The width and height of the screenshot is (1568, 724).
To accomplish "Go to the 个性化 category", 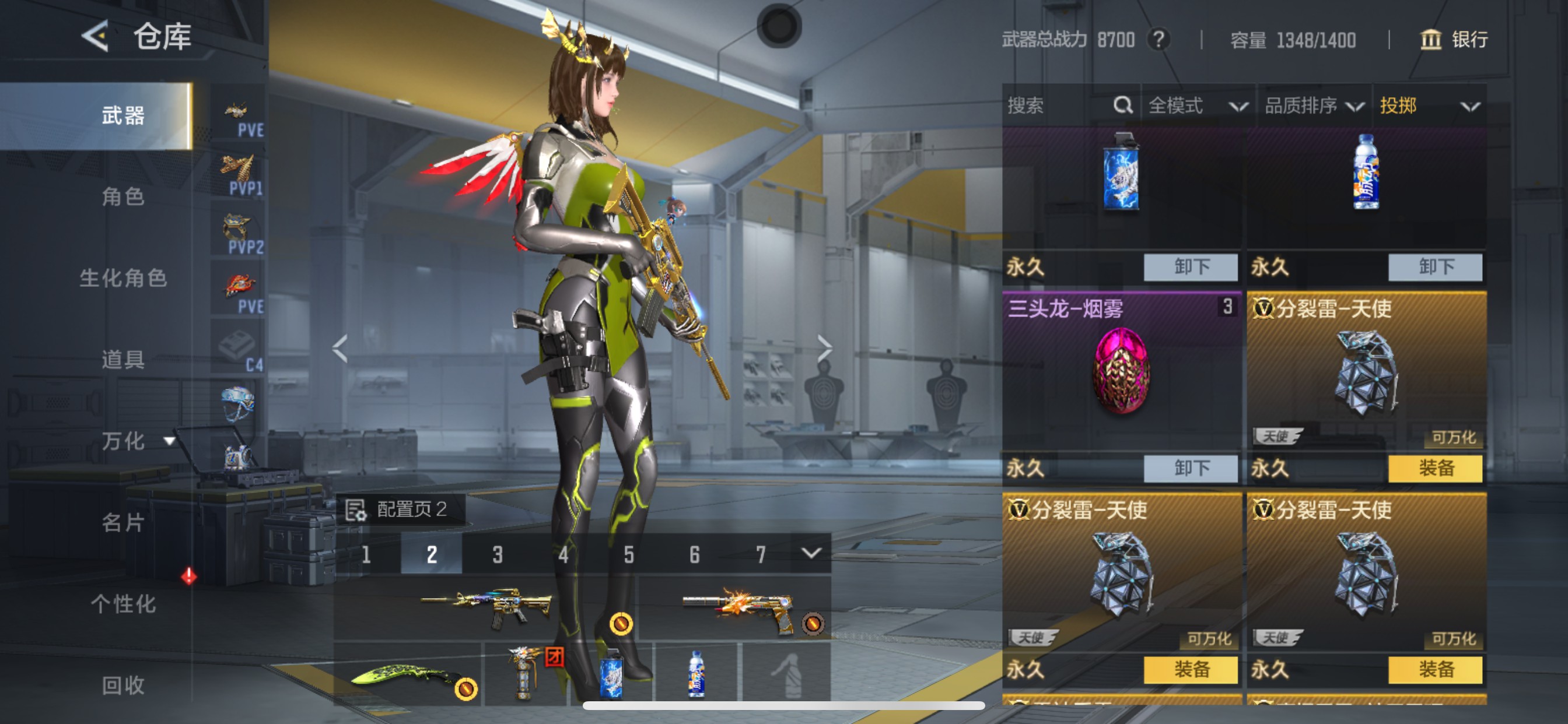I will click(x=123, y=603).
